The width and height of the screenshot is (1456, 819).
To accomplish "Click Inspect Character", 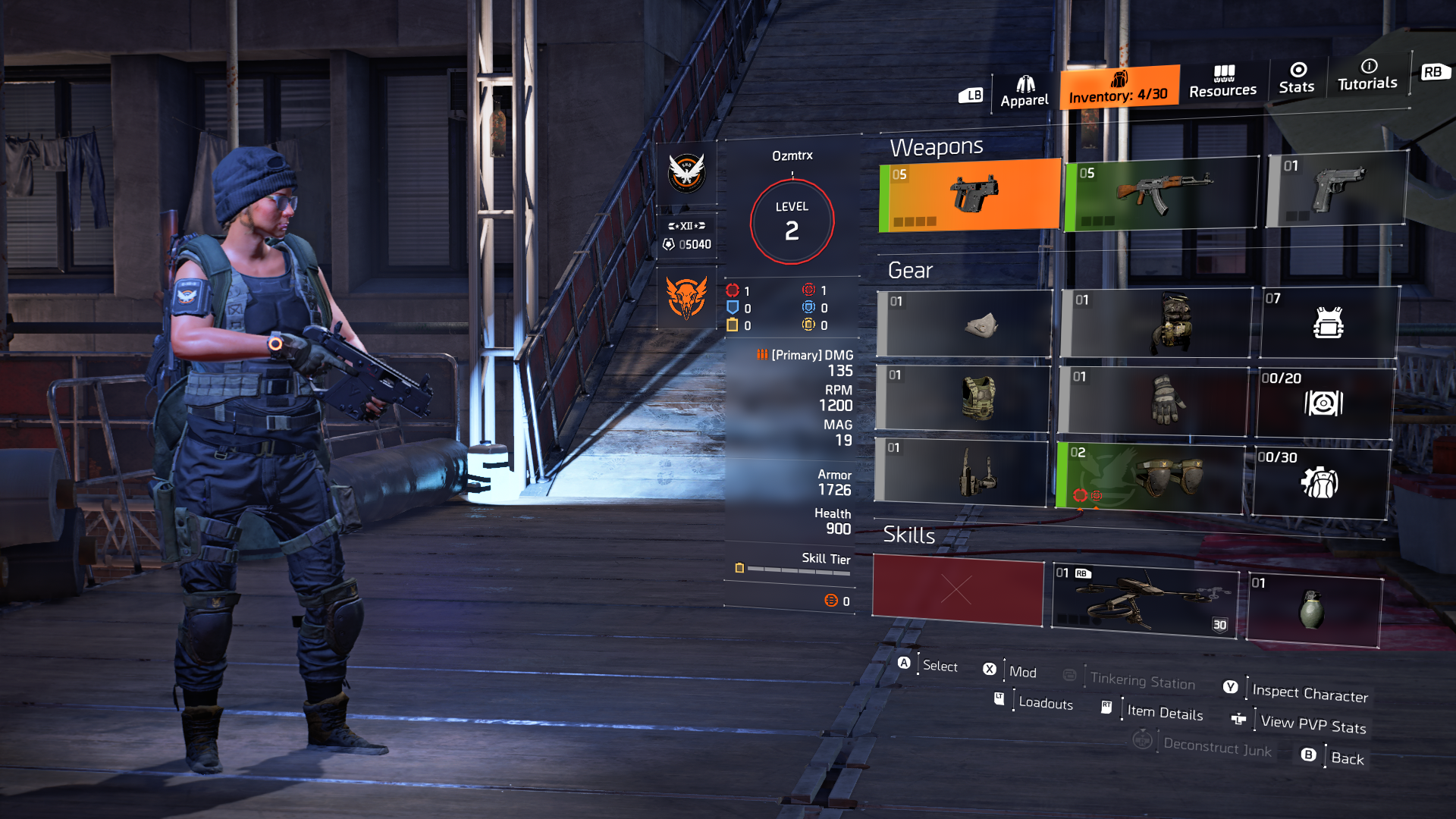I will pyautogui.click(x=1310, y=694).
